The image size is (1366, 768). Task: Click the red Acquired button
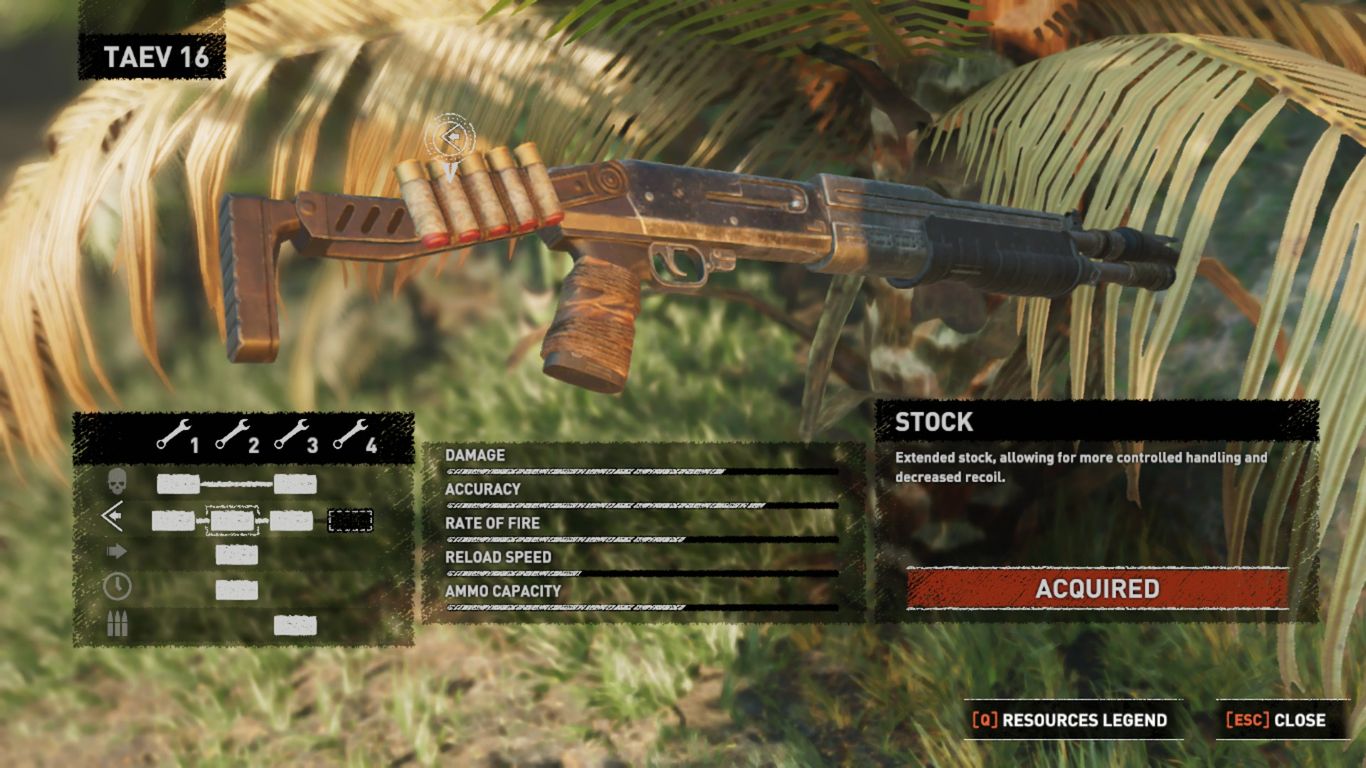tap(1097, 589)
